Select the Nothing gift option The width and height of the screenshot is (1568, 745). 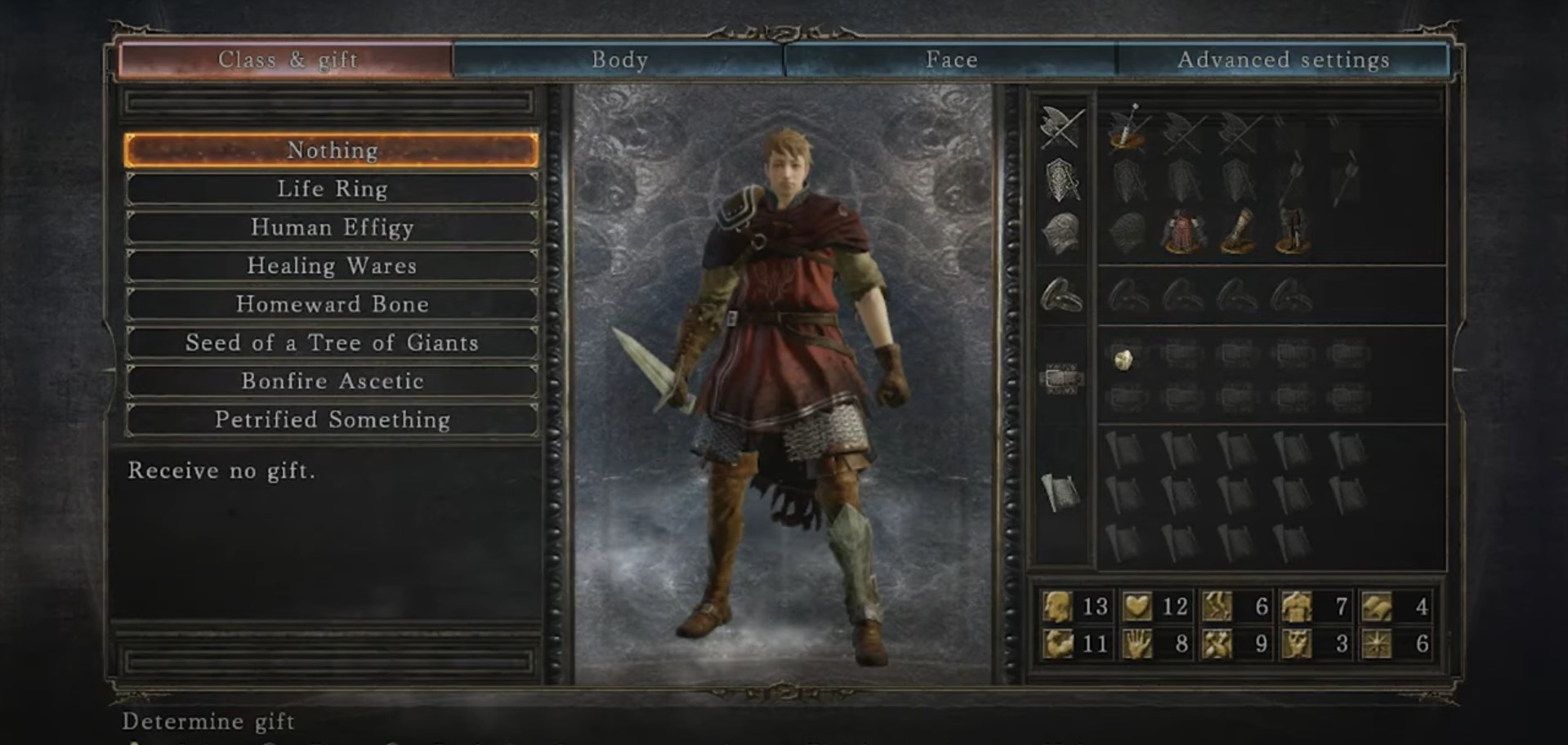(332, 150)
